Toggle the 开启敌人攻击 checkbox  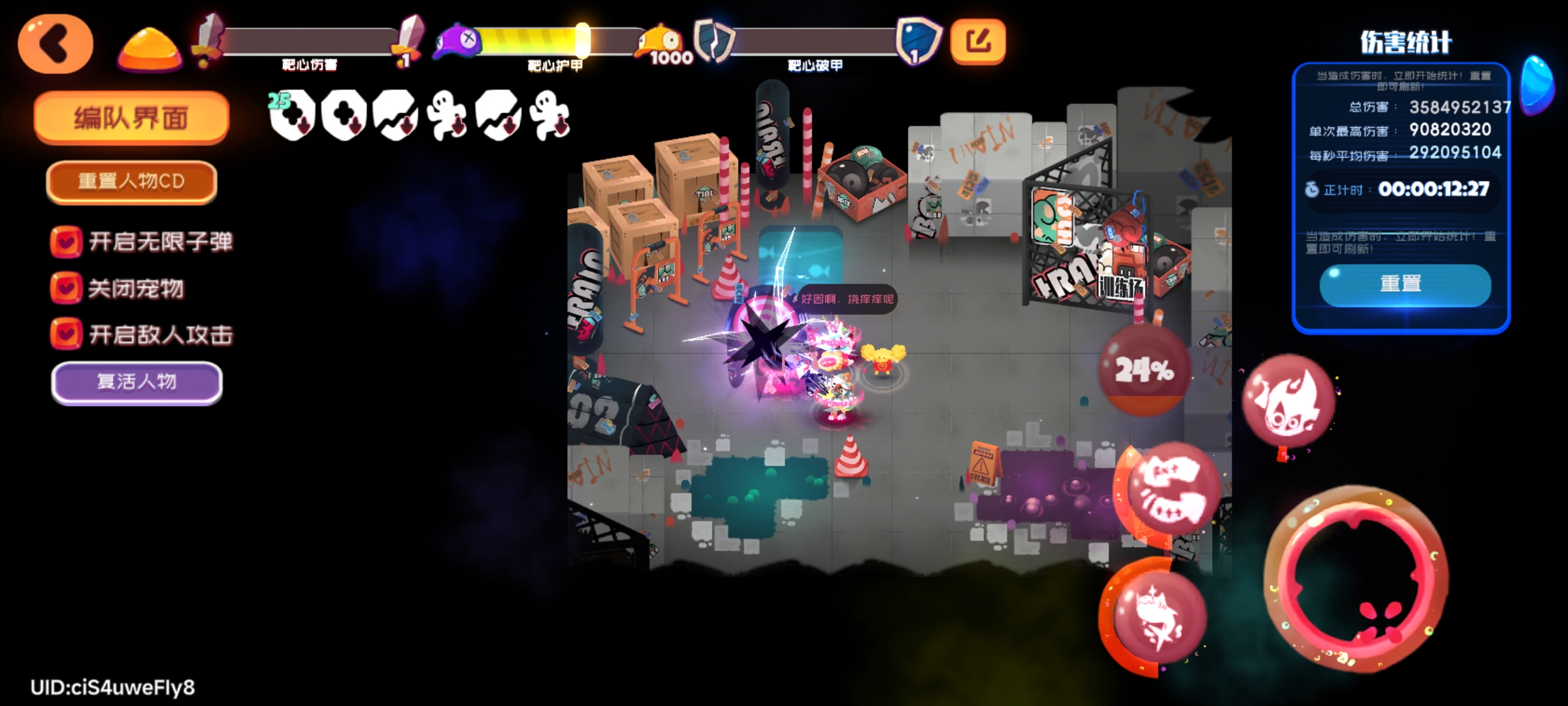pyautogui.click(x=66, y=335)
